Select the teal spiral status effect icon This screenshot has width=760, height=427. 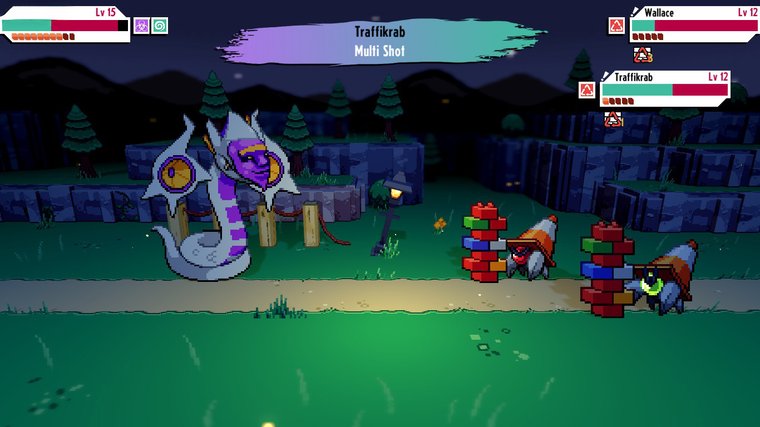pyautogui.click(x=160, y=25)
